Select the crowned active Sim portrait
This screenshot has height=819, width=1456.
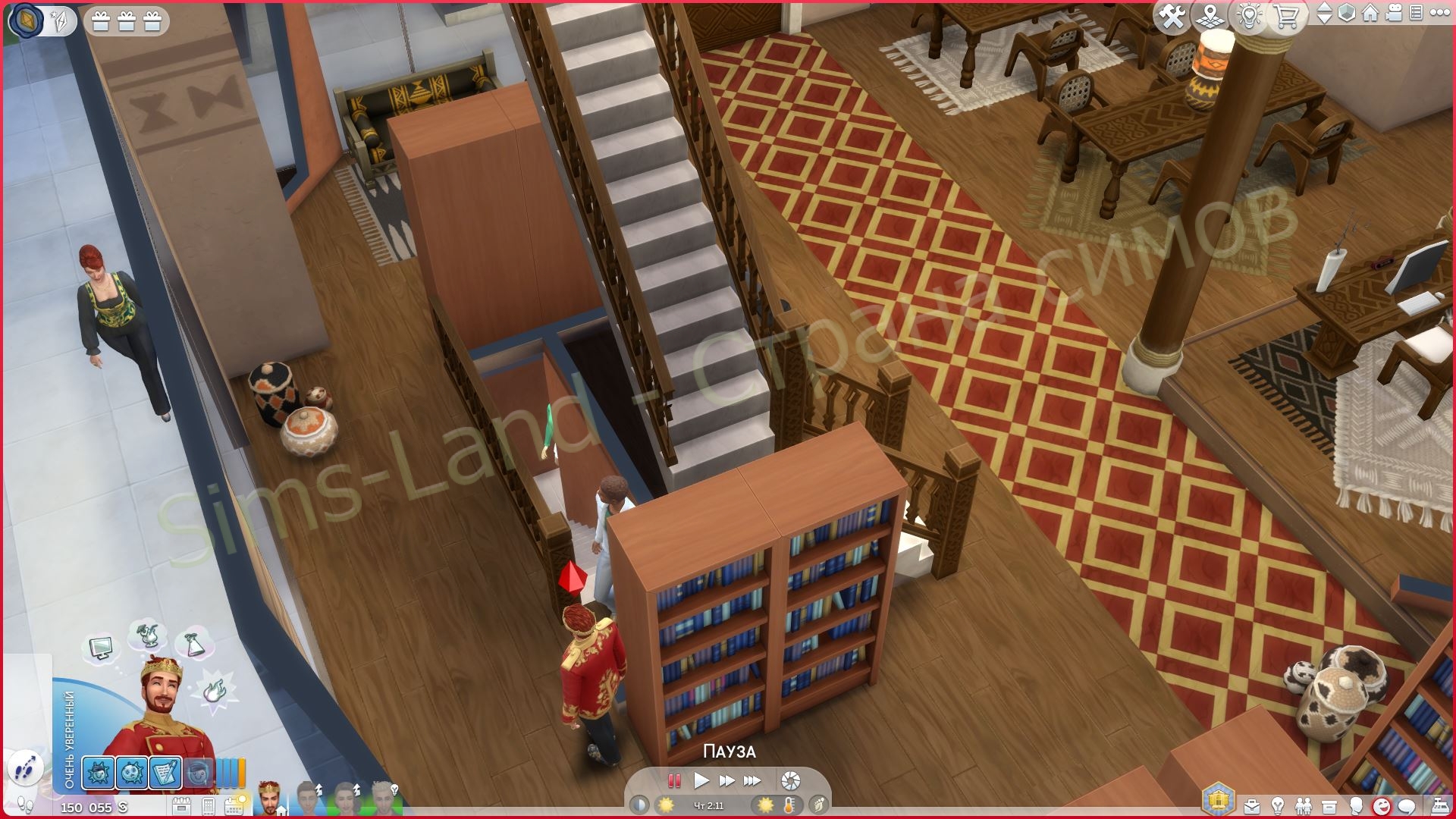269,800
